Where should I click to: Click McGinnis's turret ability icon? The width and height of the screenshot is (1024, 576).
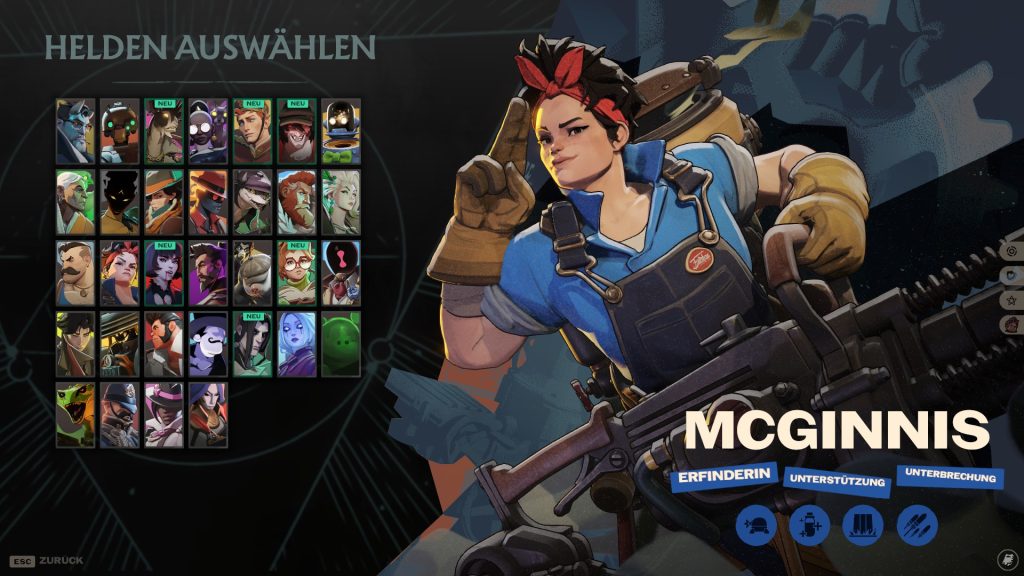click(x=757, y=525)
